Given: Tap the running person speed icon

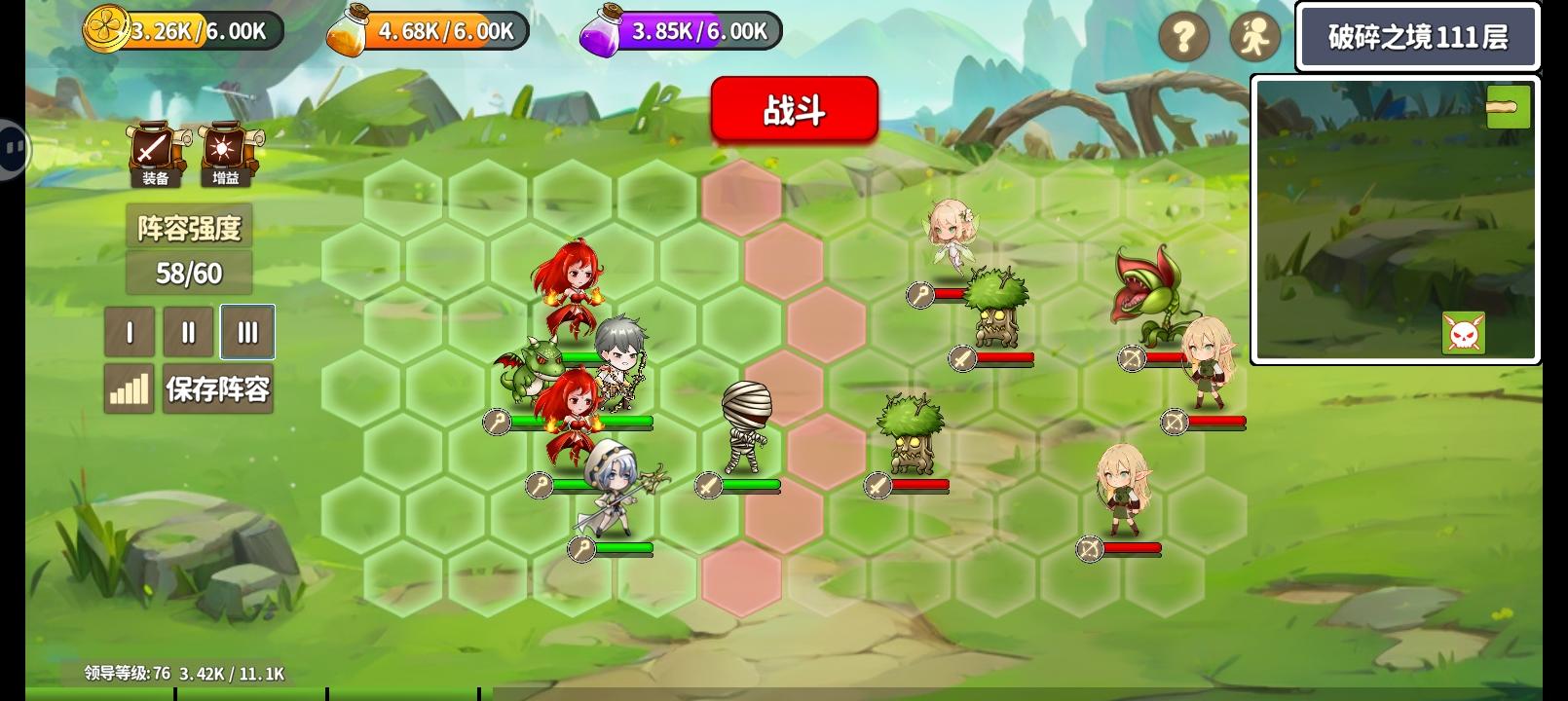Looking at the screenshot, I should 1256,36.
